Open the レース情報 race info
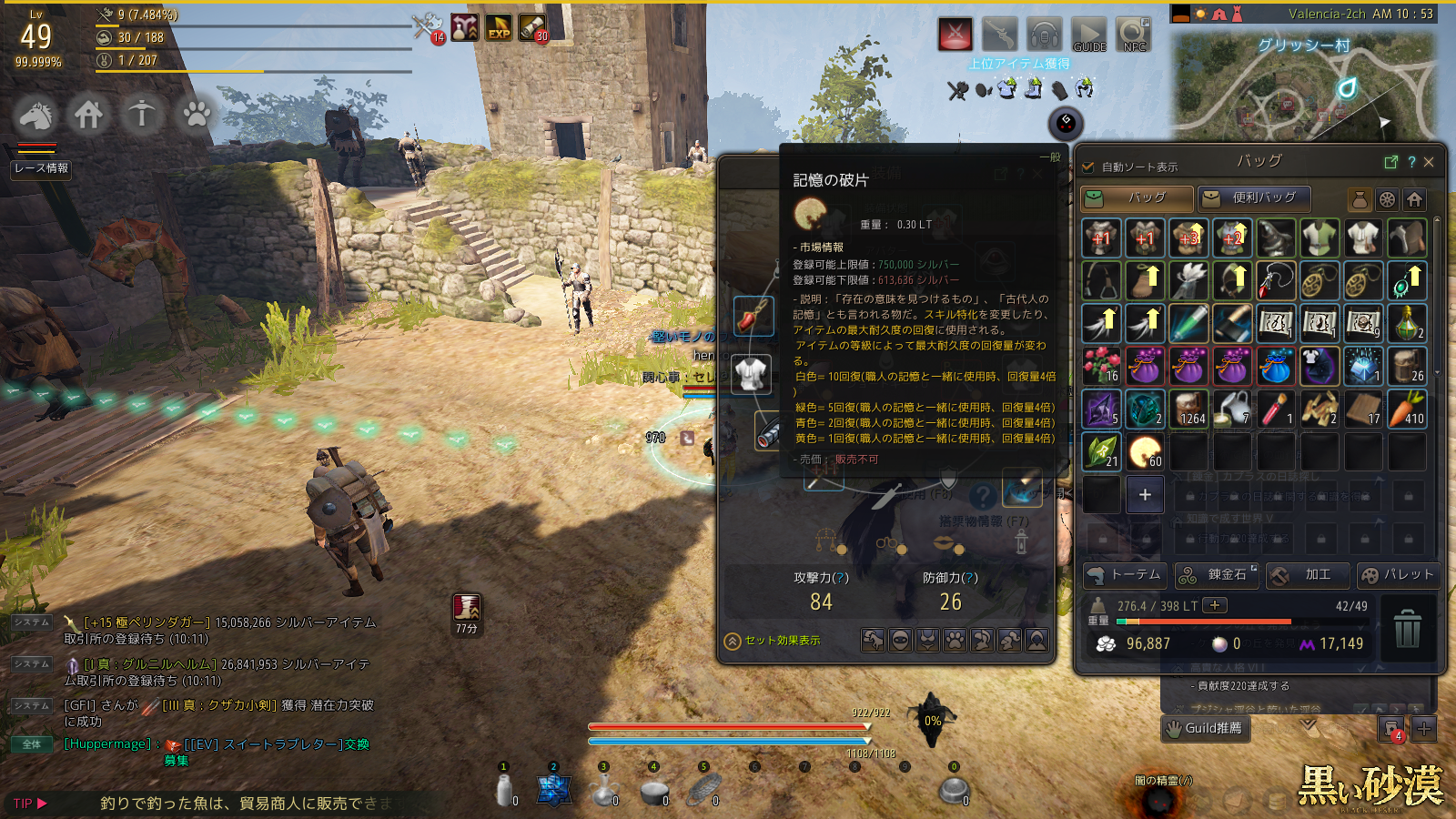Image resolution: width=1456 pixels, height=819 pixels. tap(41, 168)
